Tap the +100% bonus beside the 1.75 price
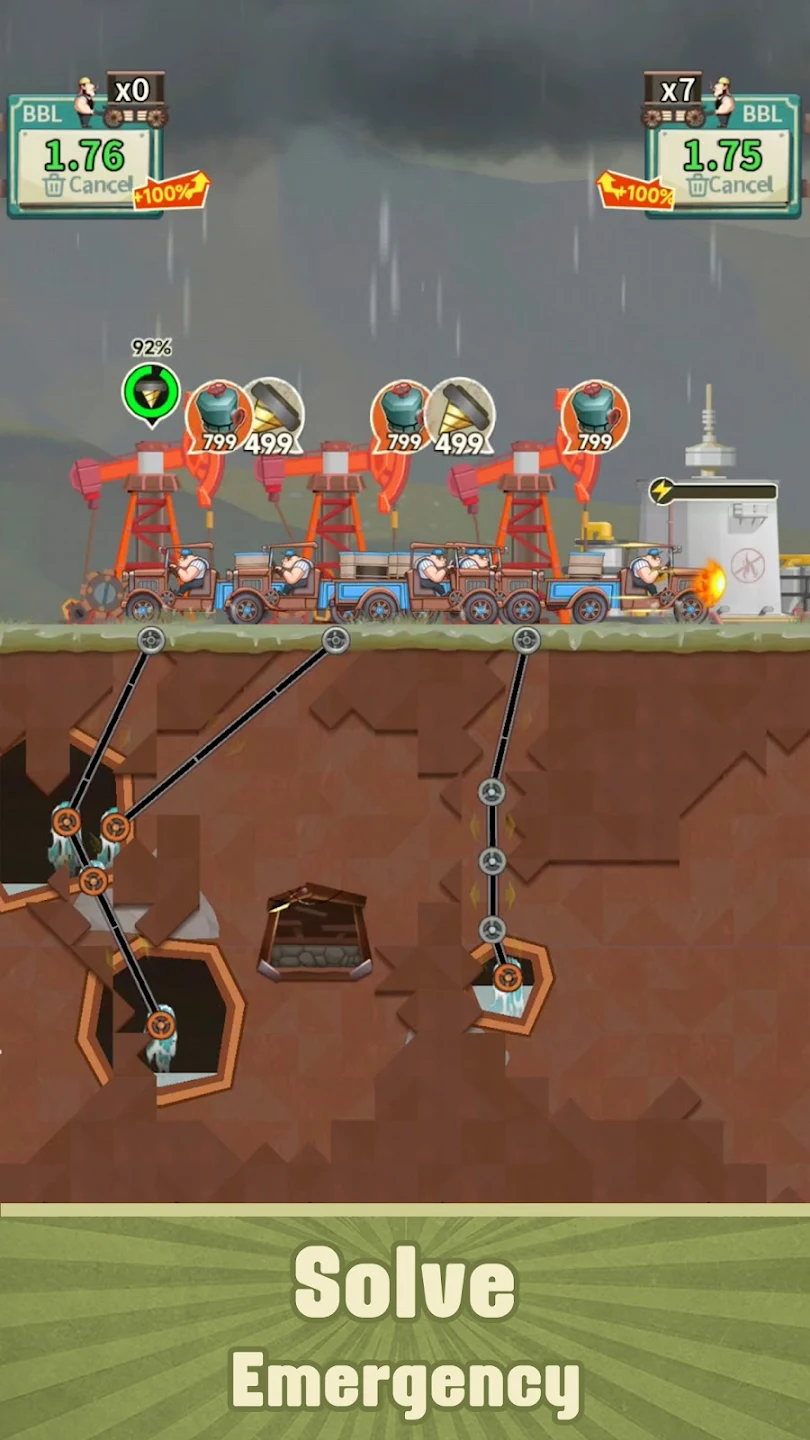810x1440 pixels. click(635, 191)
